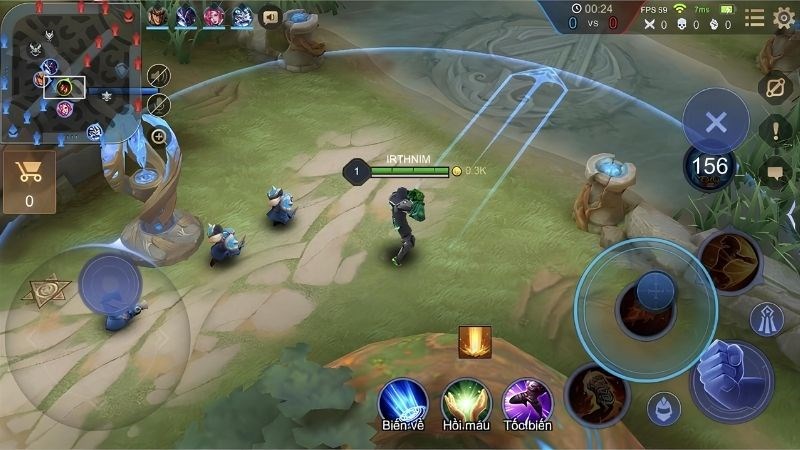Toggle the muted speaker voice icon
This screenshot has height=450, width=800.
pos(159,76)
